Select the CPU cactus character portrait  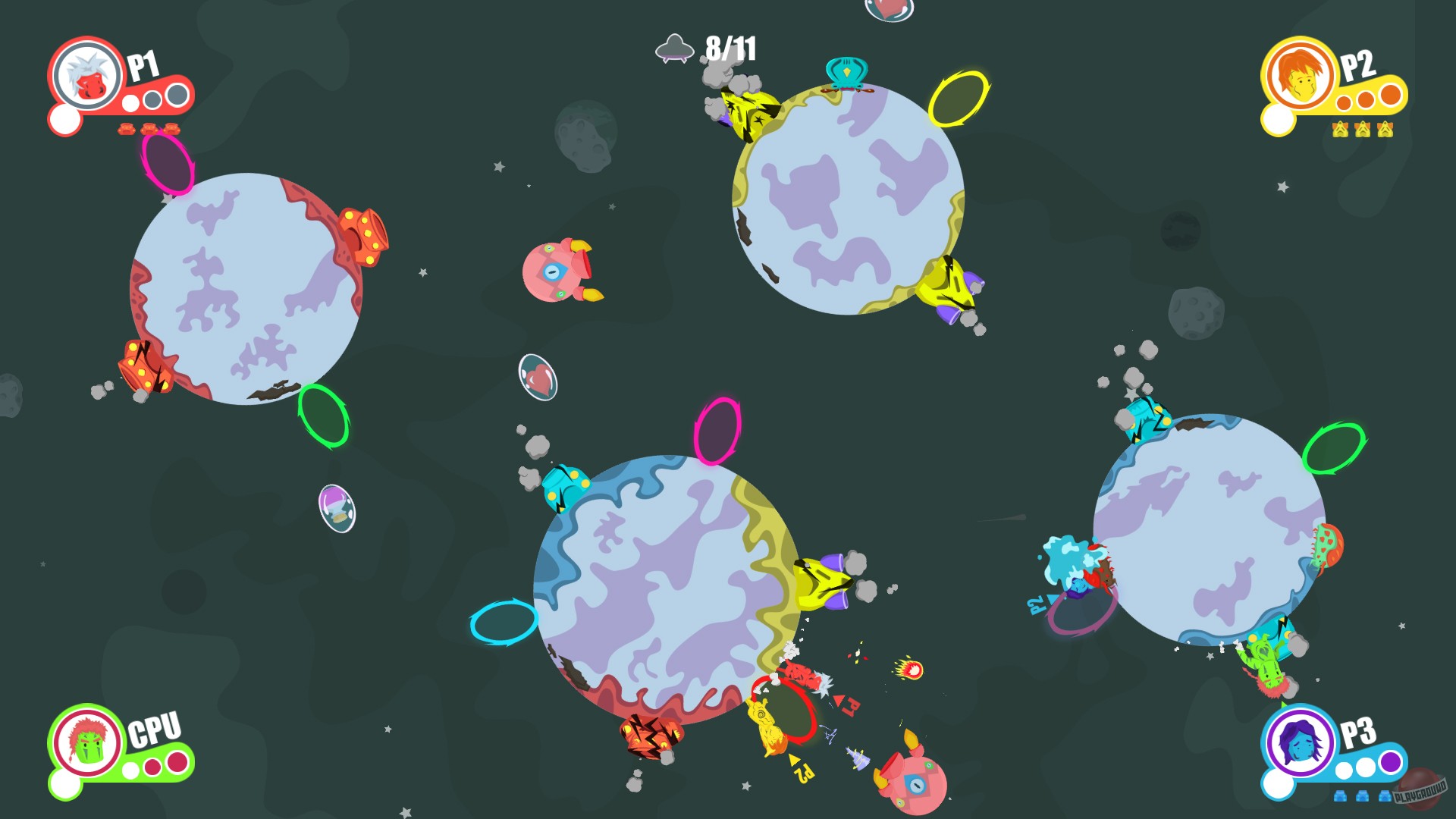tap(88, 742)
